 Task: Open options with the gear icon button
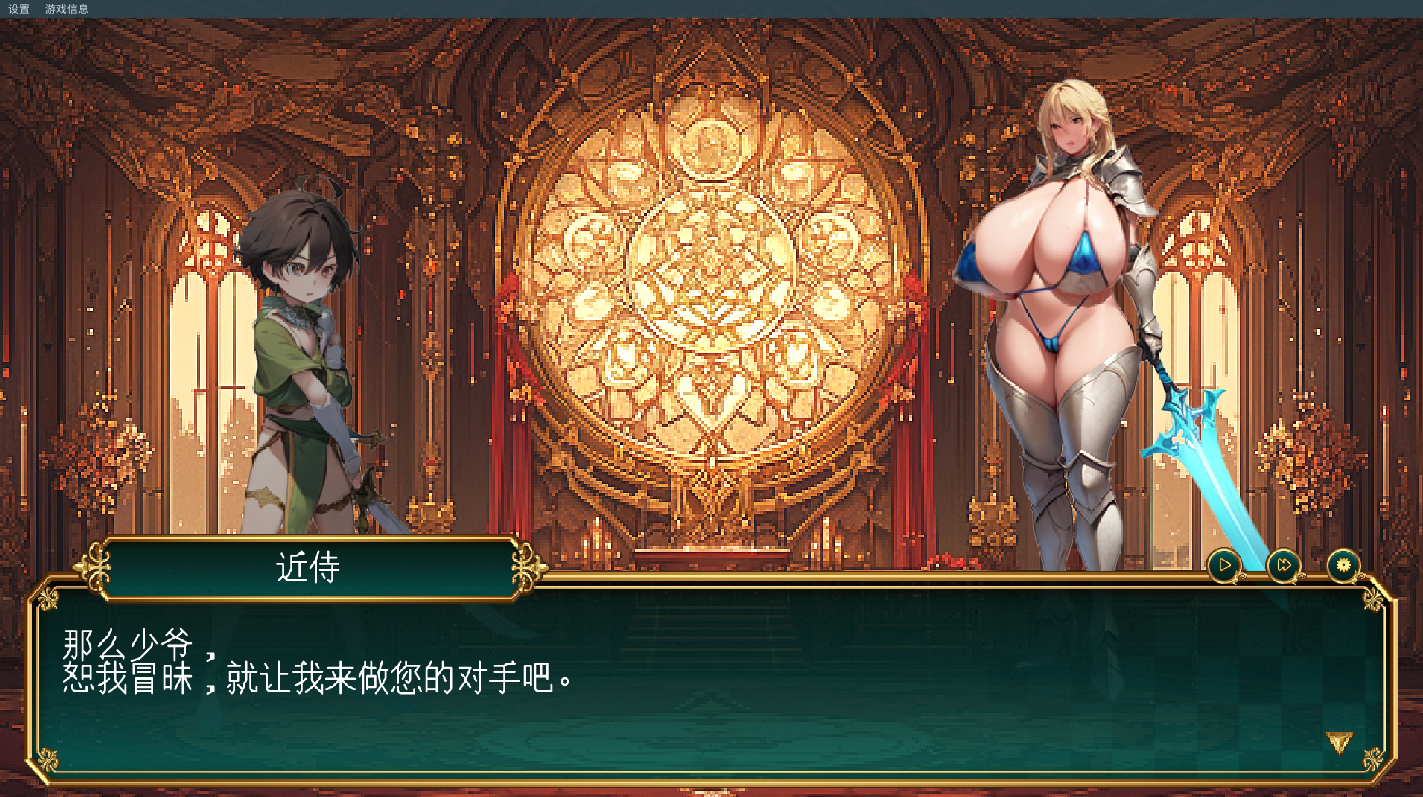(1344, 566)
